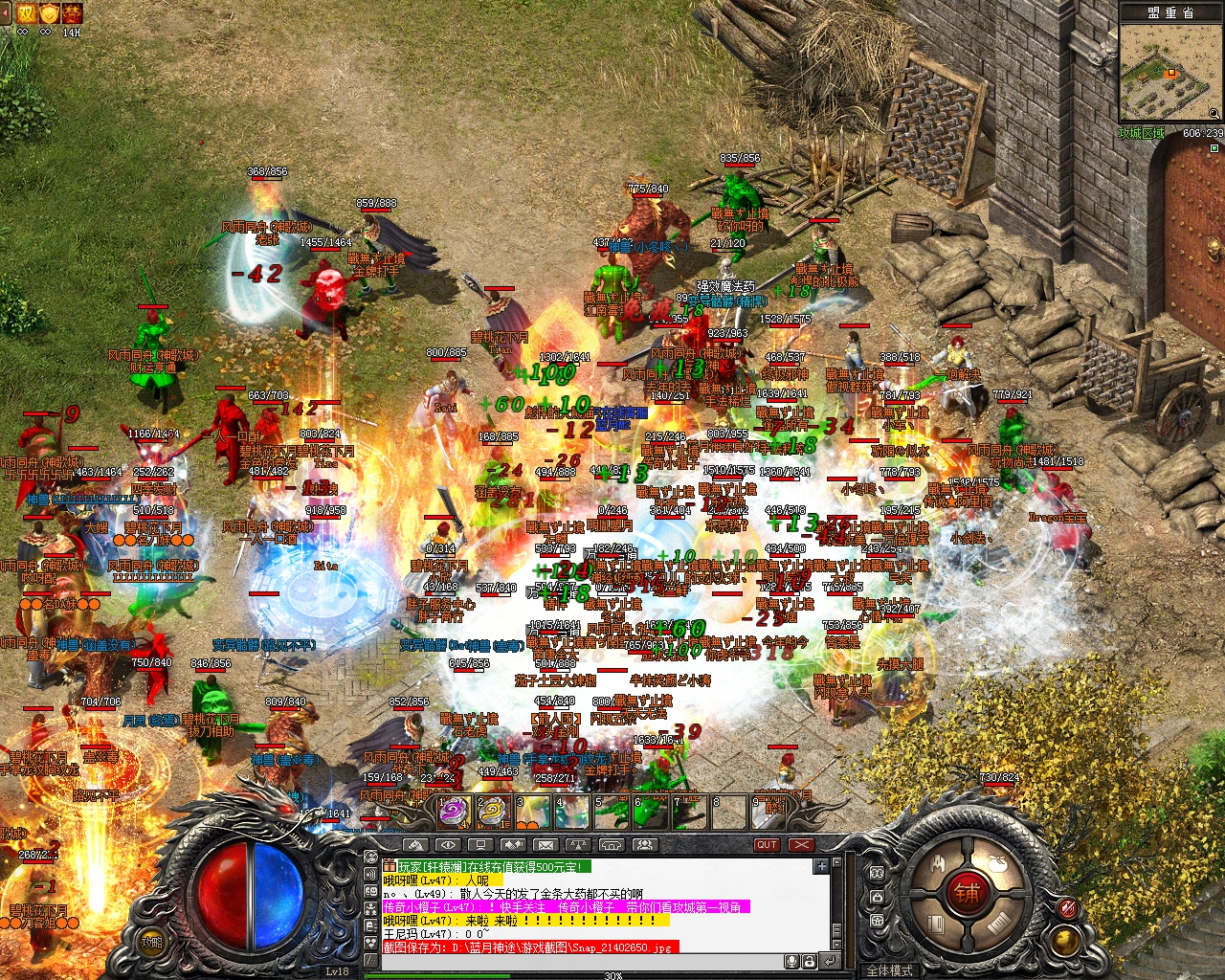Screen dimensions: 1225x980
Task: Switch the 全体模式 attack mode label
Action: pos(889,970)
